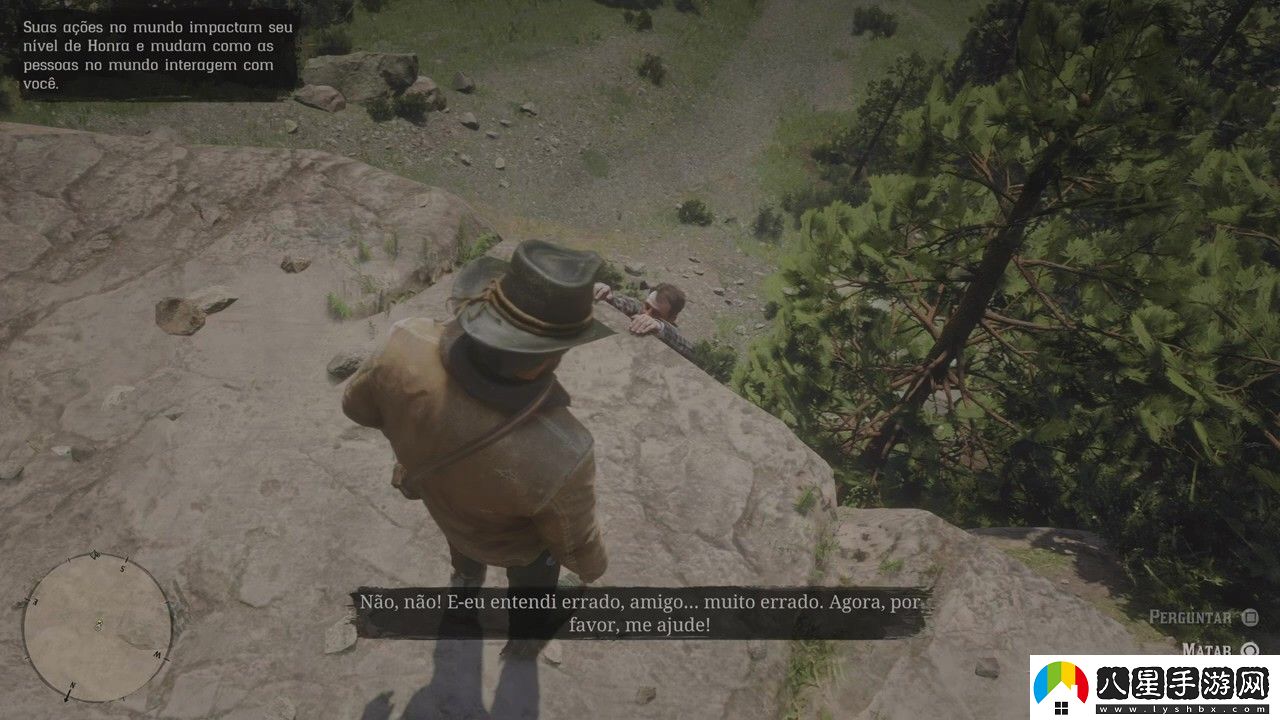Click the 八星手游网 text in the watermark banner
Screen dimensions: 1280x720
tap(1180, 682)
